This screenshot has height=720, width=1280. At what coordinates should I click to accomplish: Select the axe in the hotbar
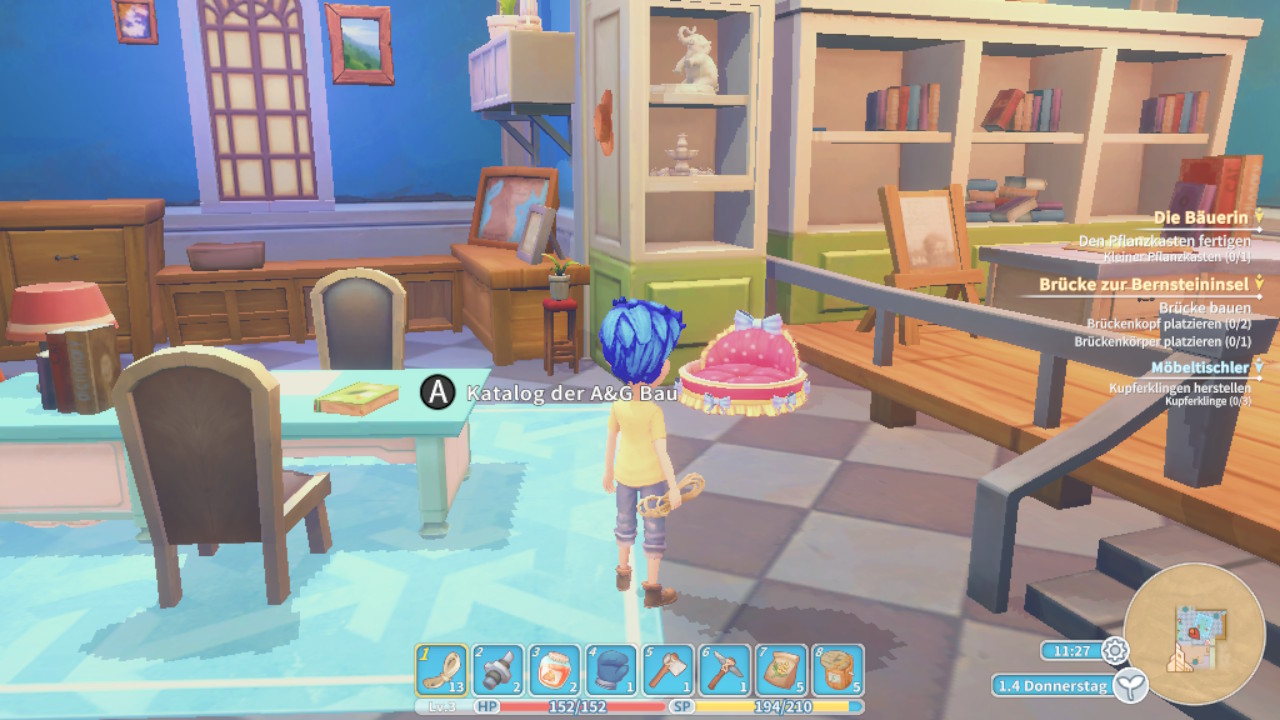point(668,670)
